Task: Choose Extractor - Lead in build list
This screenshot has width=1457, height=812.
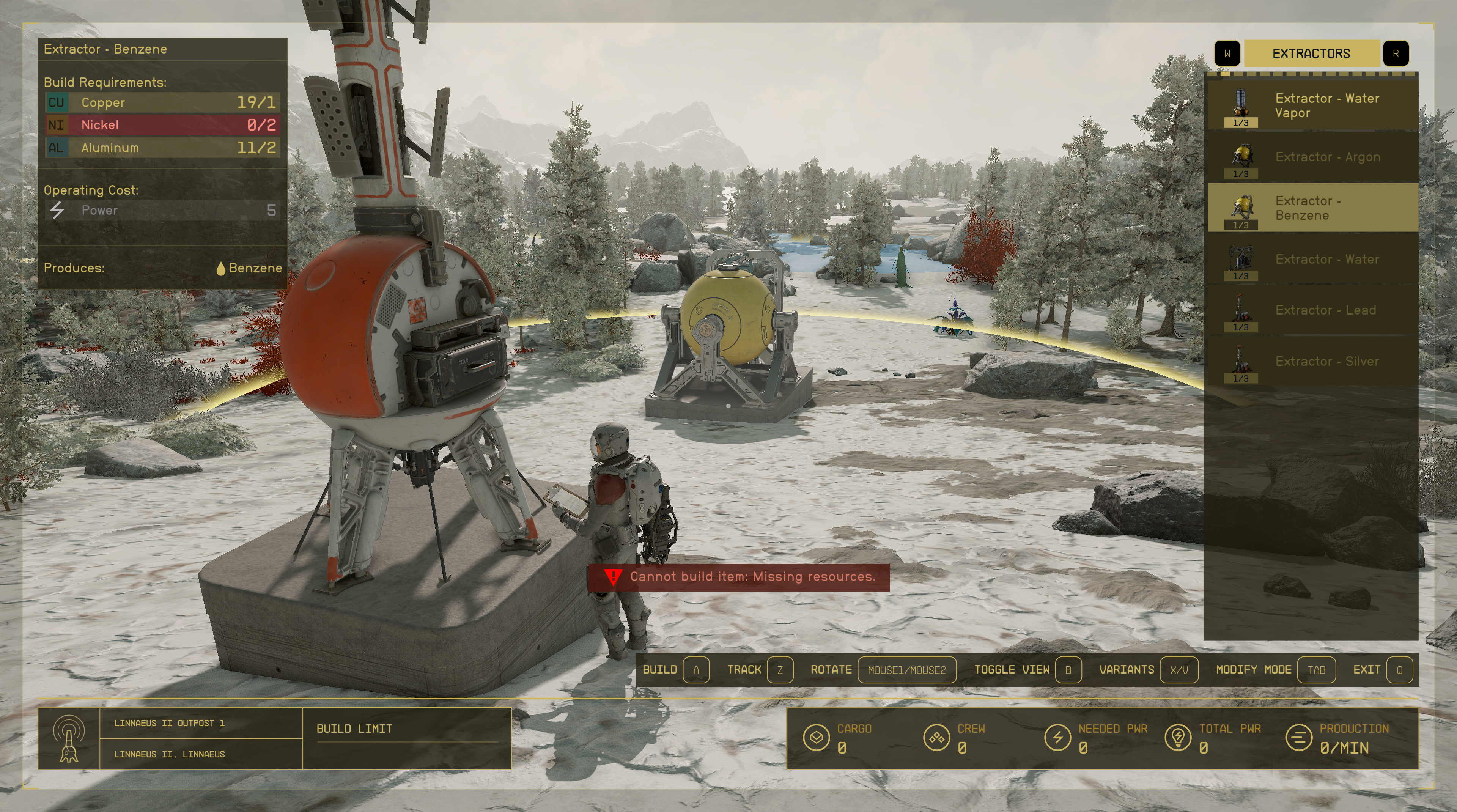Action: (1312, 310)
